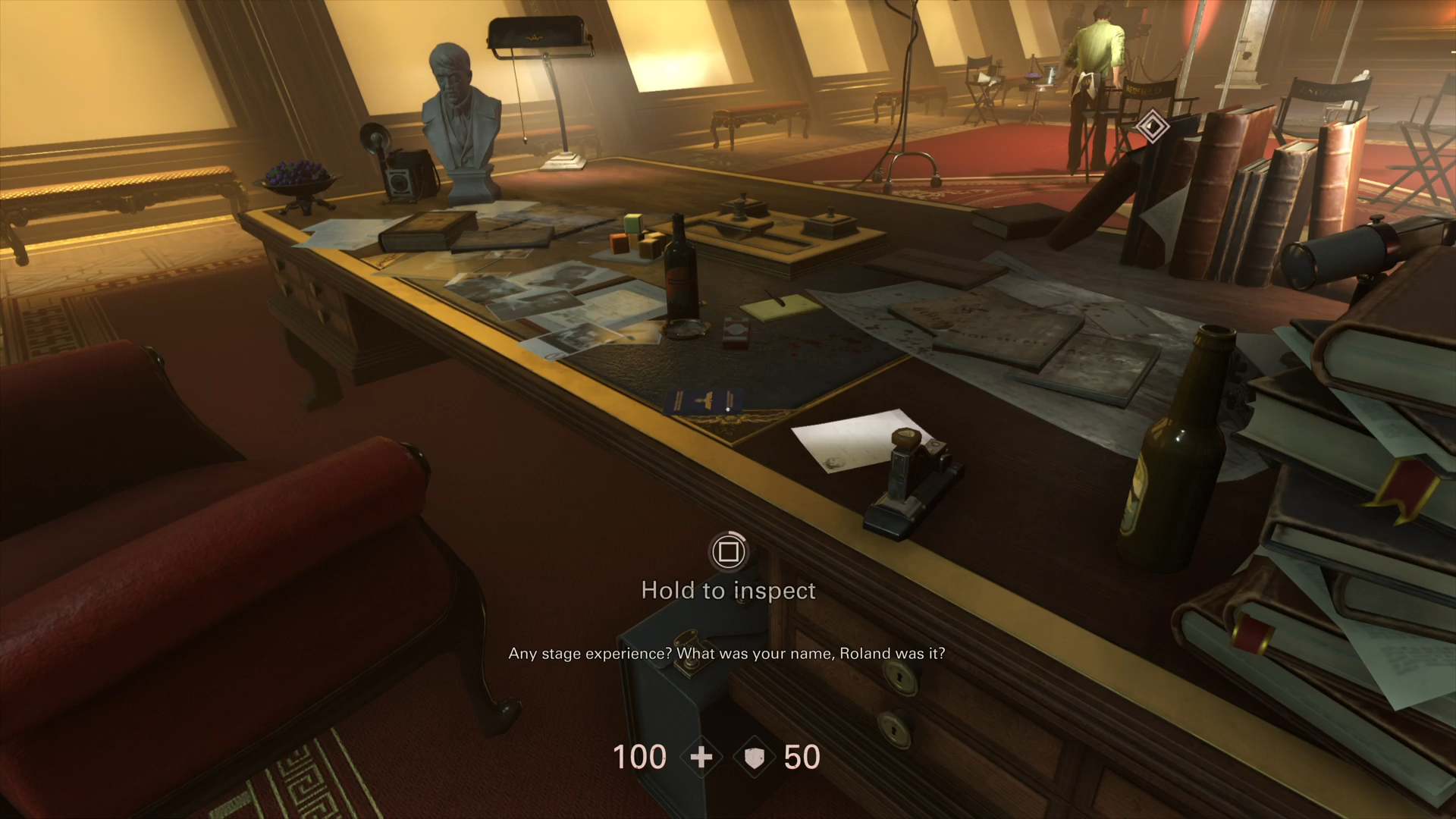Click the 'Hold to inspect' prompt text
Image resolution: width=1456 pixels, height=819 pixels.
pos(728,590)
